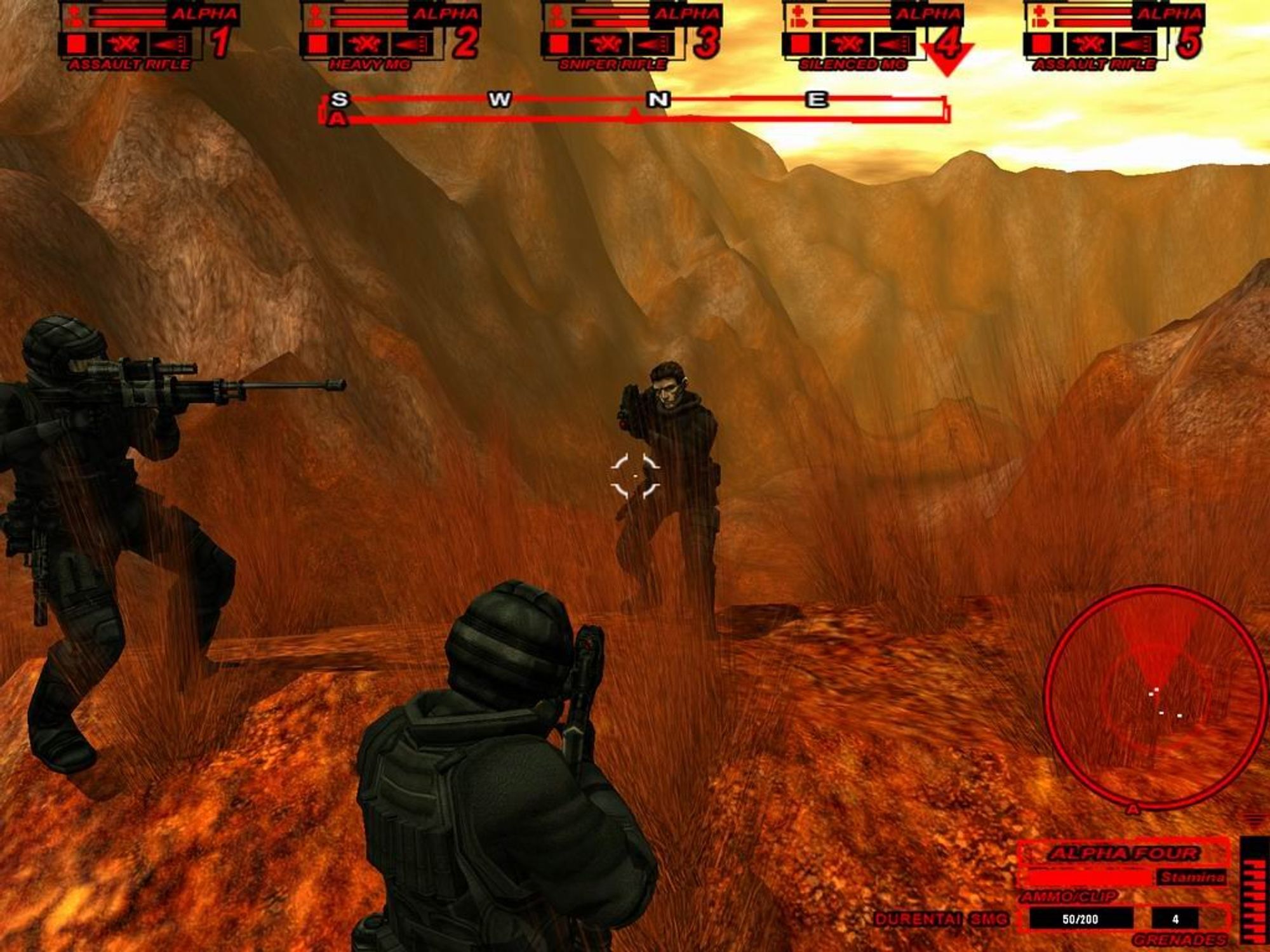Click the Alpha 4 Silenced MG squad panel

871,35
